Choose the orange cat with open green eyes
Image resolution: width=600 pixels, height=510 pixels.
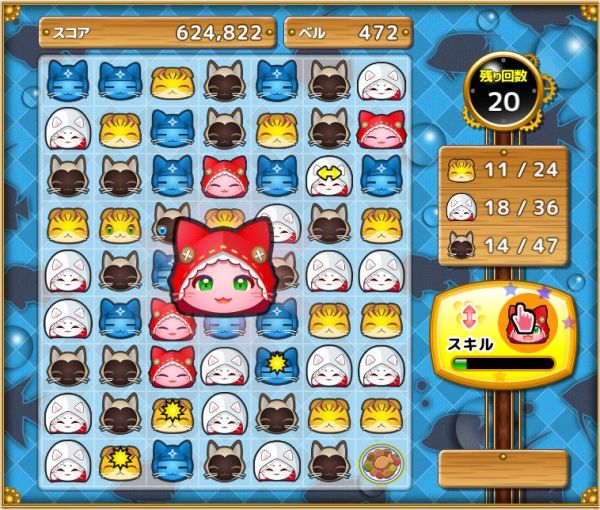[x=120, y=224]
